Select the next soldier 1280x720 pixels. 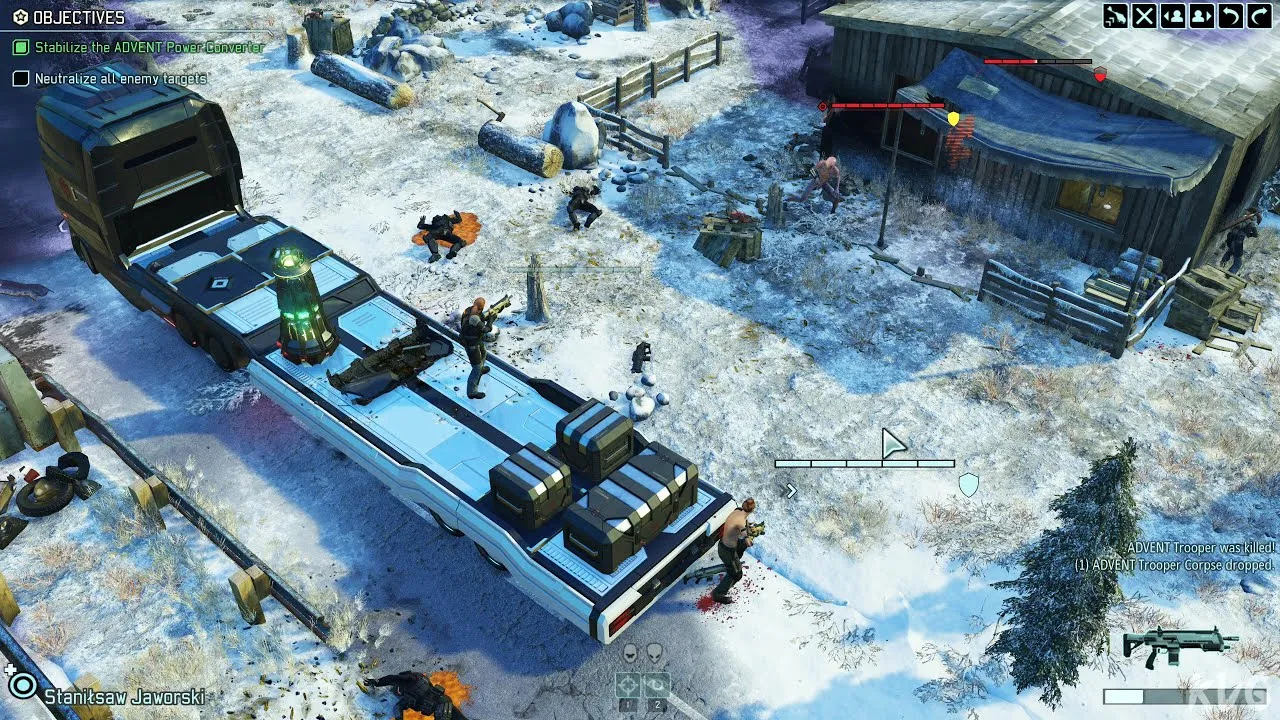tap(1202, 16)
